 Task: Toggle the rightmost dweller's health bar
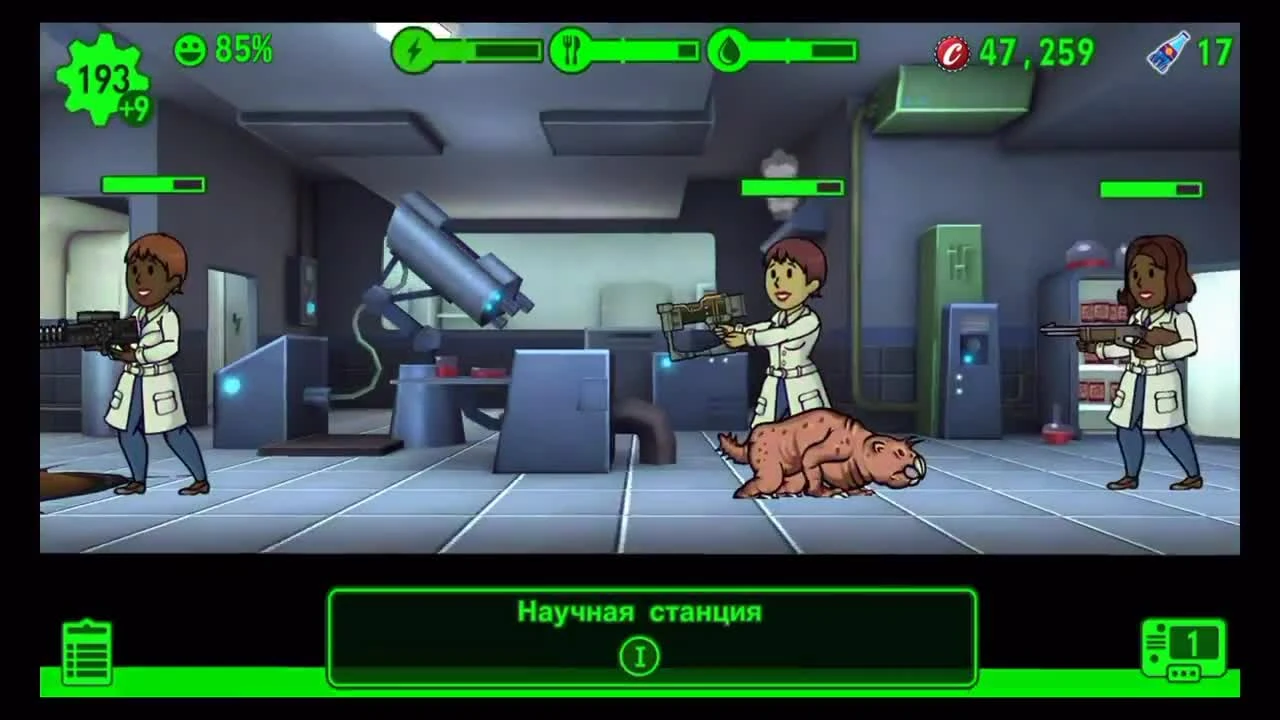[x=1152, y=187]
